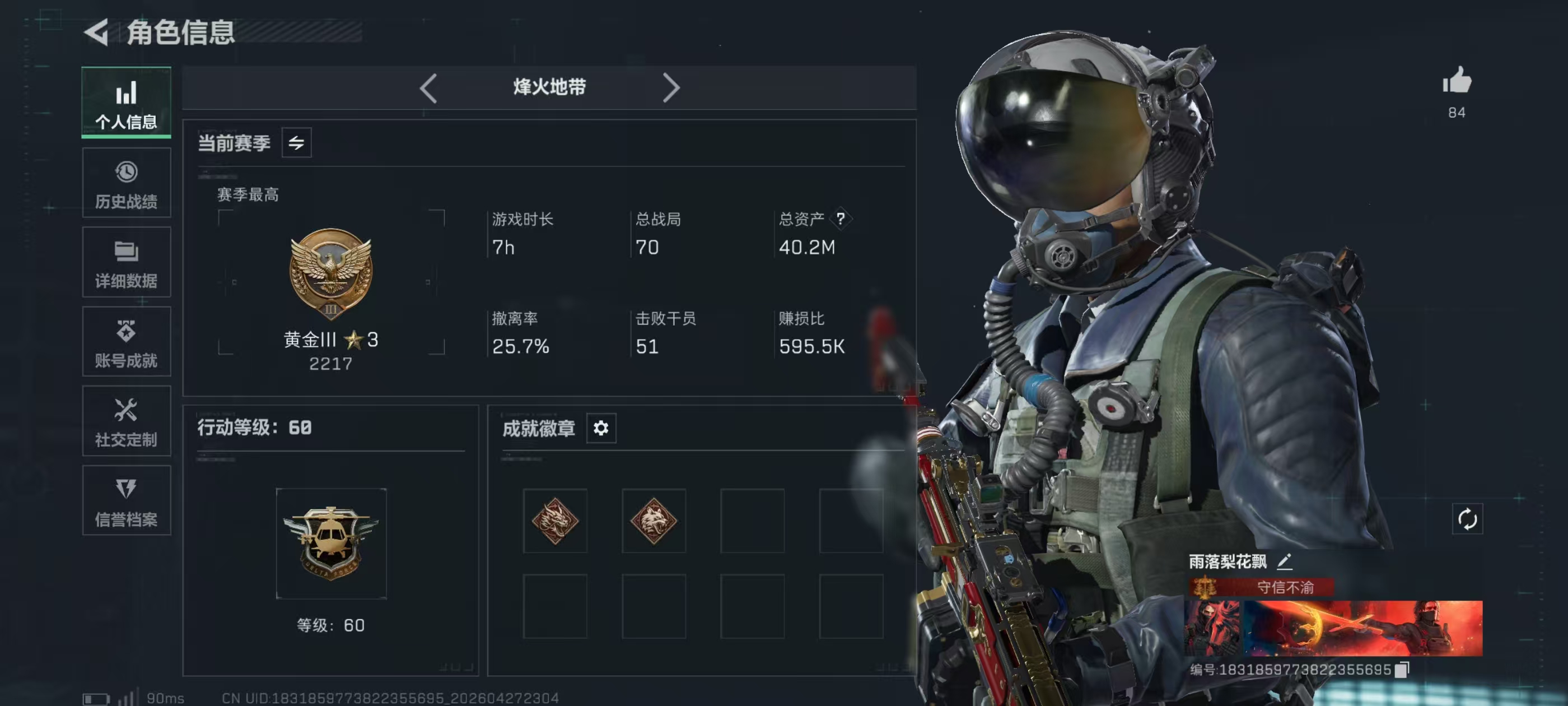Select the 个人信息 tab

tap(126, 103)
